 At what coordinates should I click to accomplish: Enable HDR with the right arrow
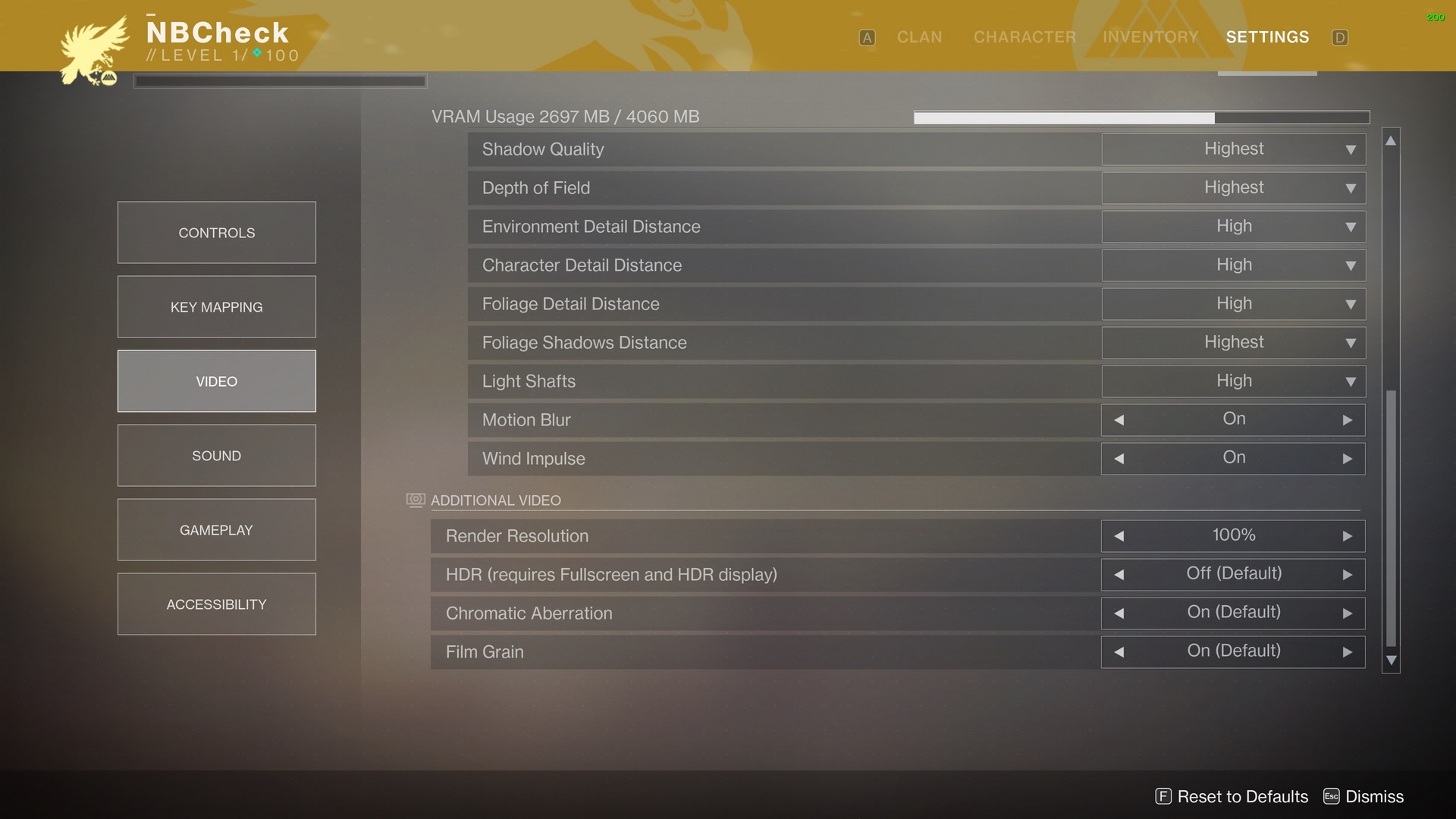[1348, 574]
